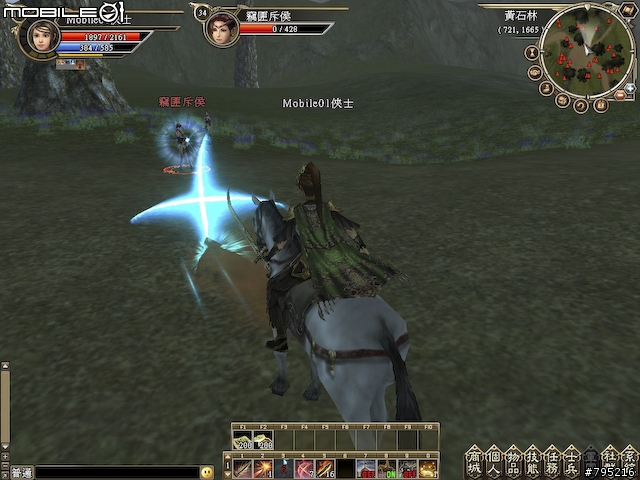Use the first item in the F1 slot
This screenshot has height=480, width=640.
pyautogui.click(x=242, y=441)
